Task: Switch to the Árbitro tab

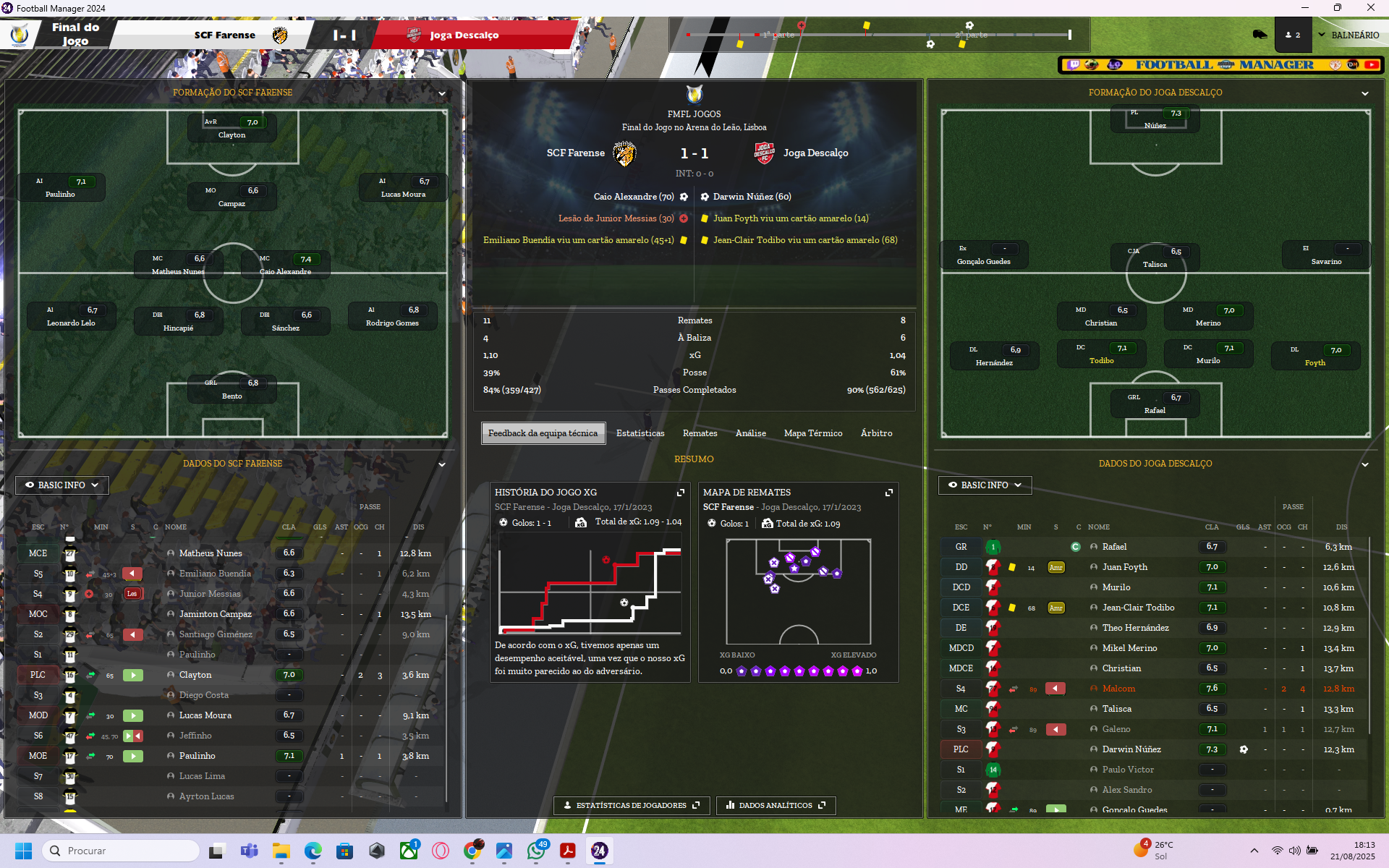Action: click(x=876, y=433)
